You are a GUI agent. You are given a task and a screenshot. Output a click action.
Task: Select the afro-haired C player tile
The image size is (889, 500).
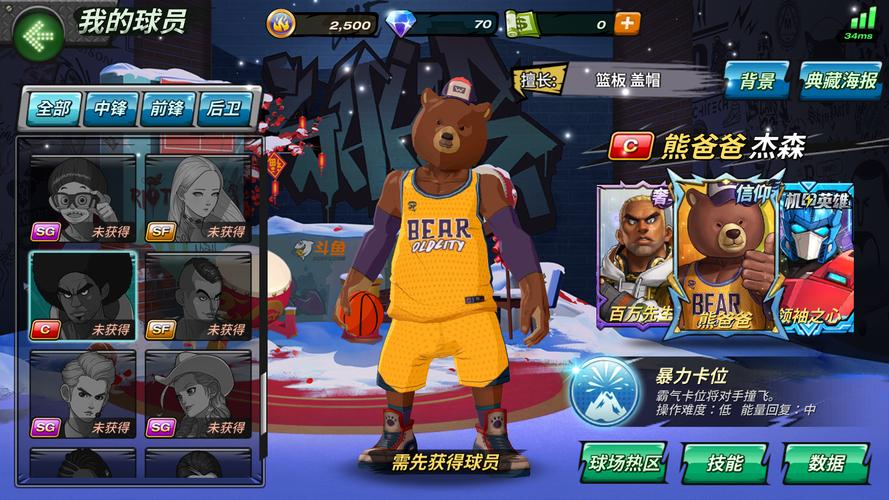pyautogui.click(x=82, y=296)
